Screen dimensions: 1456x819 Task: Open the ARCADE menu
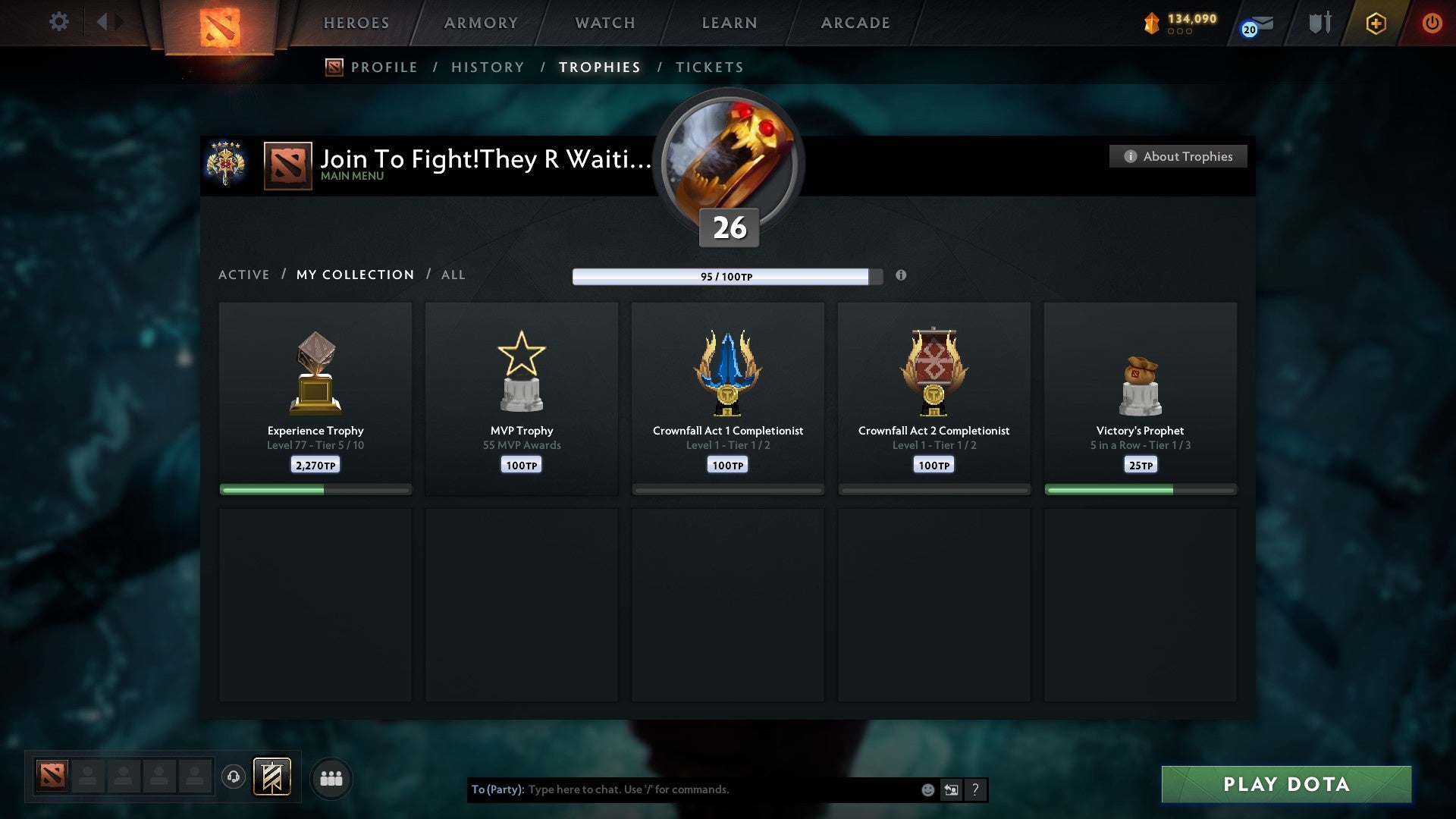click(x=855, y=23)
